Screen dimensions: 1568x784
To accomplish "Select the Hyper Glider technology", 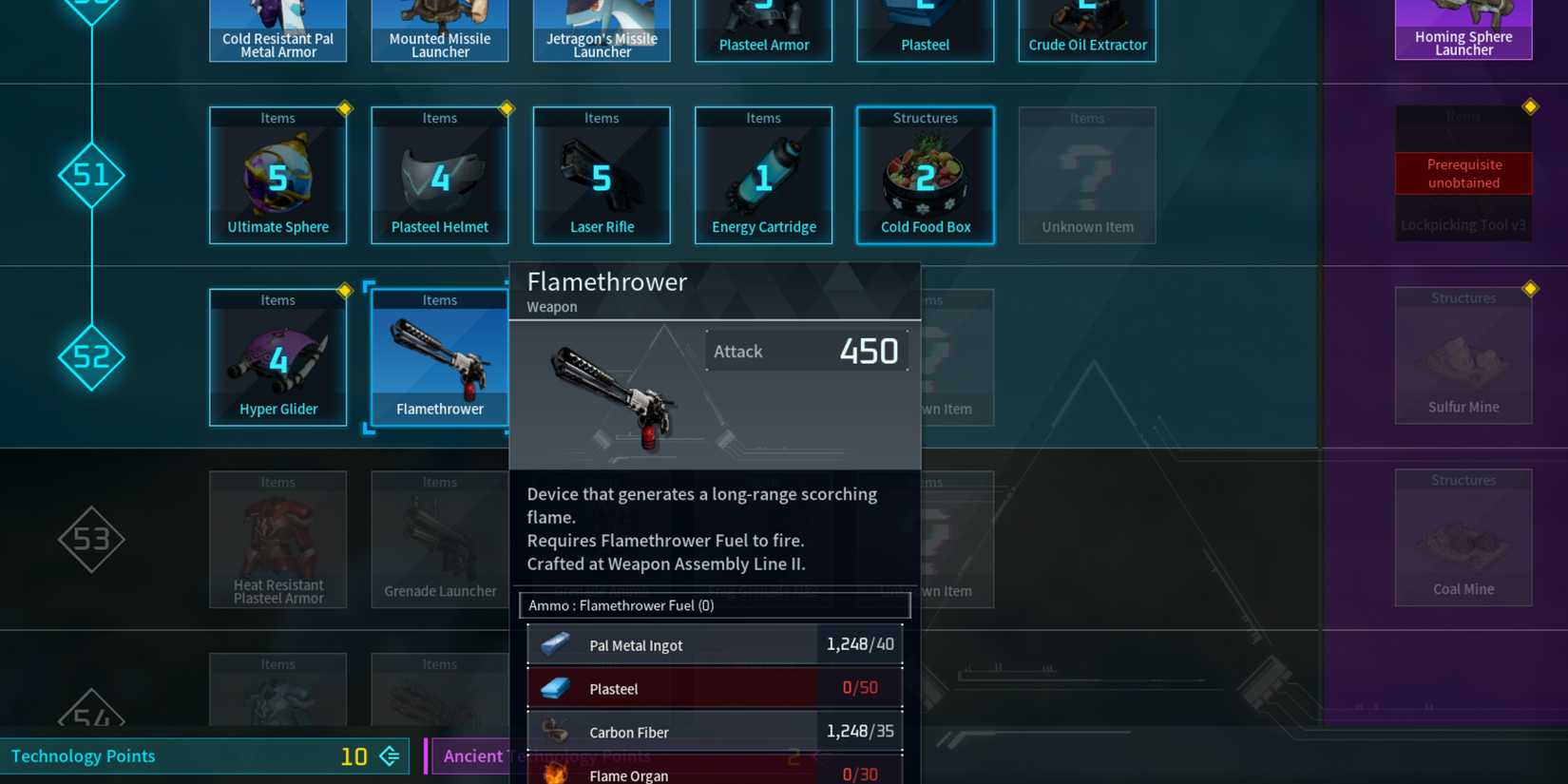I will (x=277, y=356).
